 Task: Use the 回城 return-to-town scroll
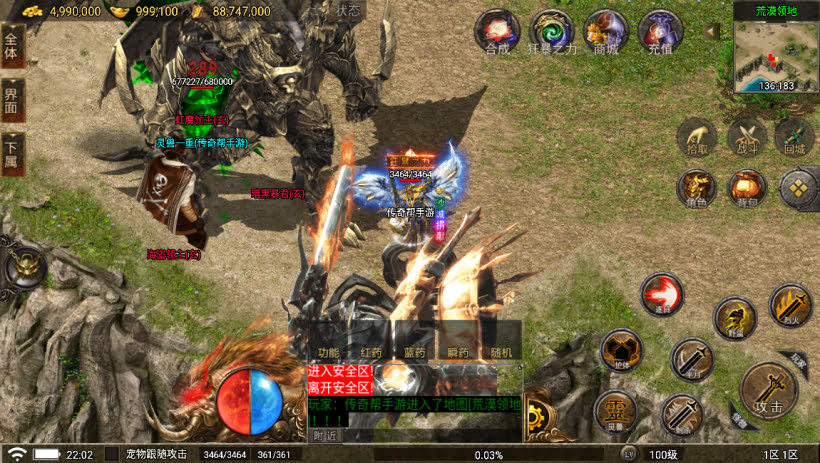pyautogui.click(x=795, y=138)
